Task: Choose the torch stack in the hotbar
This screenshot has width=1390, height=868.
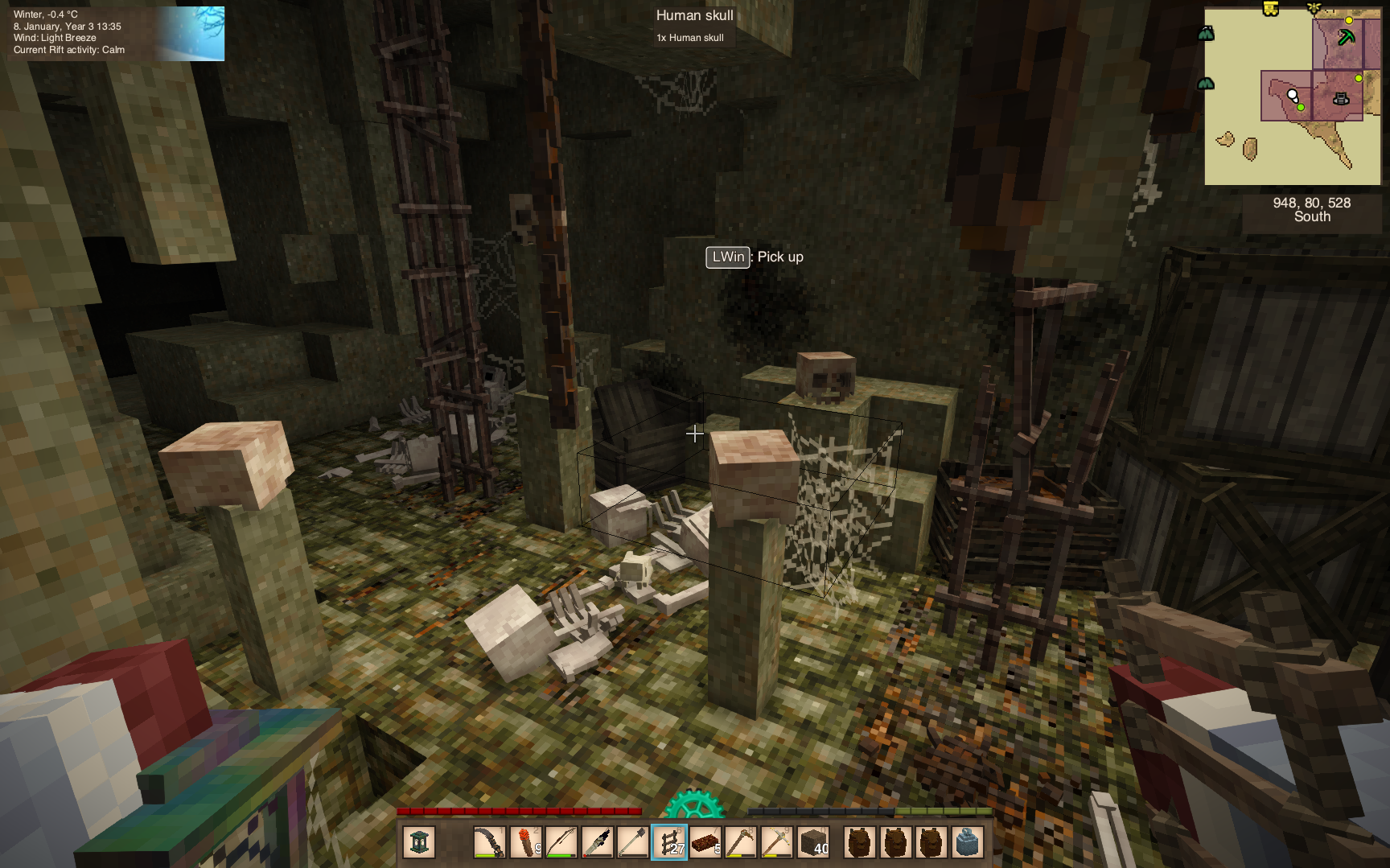Action: point(525,842)
